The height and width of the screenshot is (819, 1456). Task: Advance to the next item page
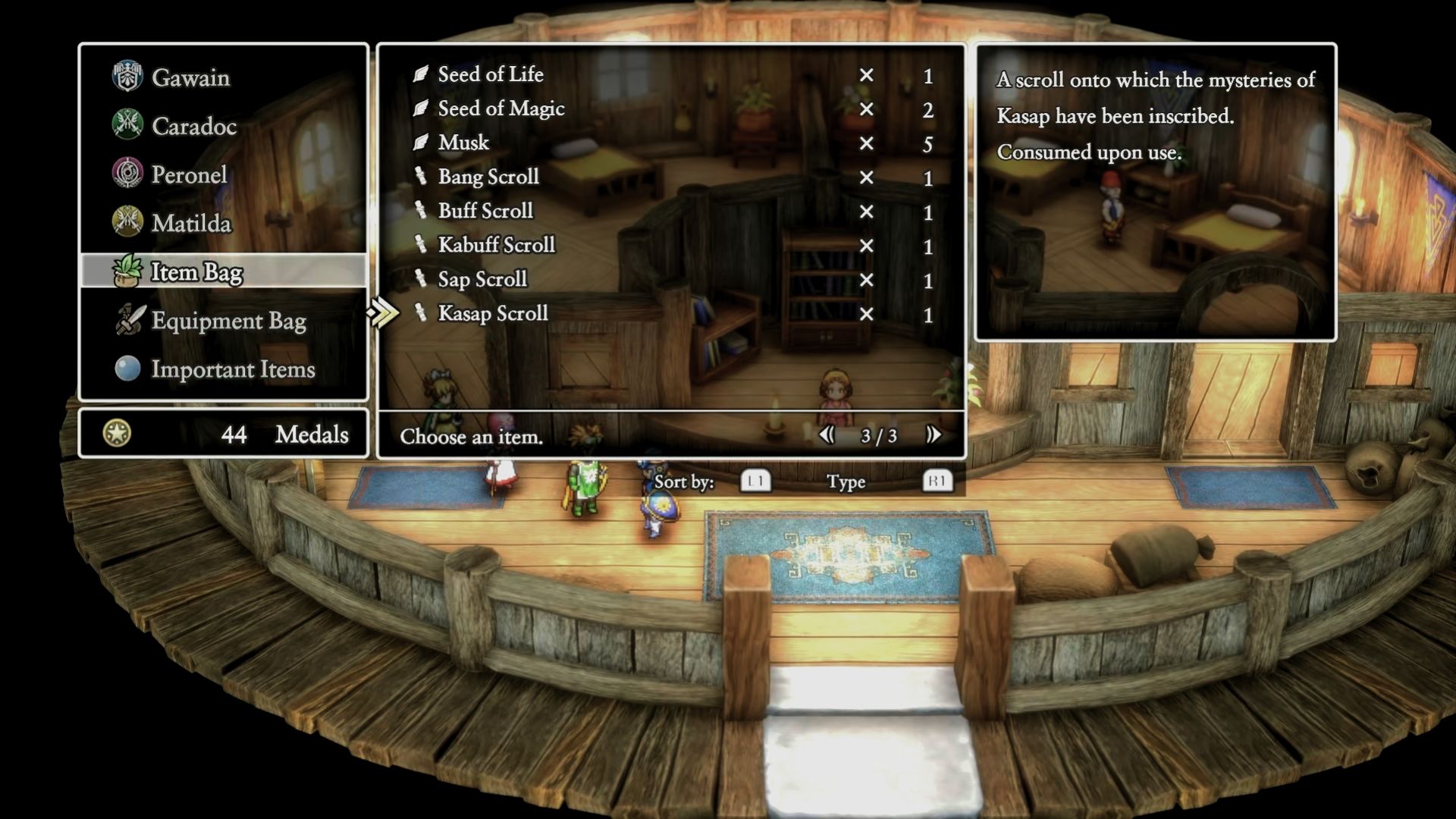click(933, 435)
